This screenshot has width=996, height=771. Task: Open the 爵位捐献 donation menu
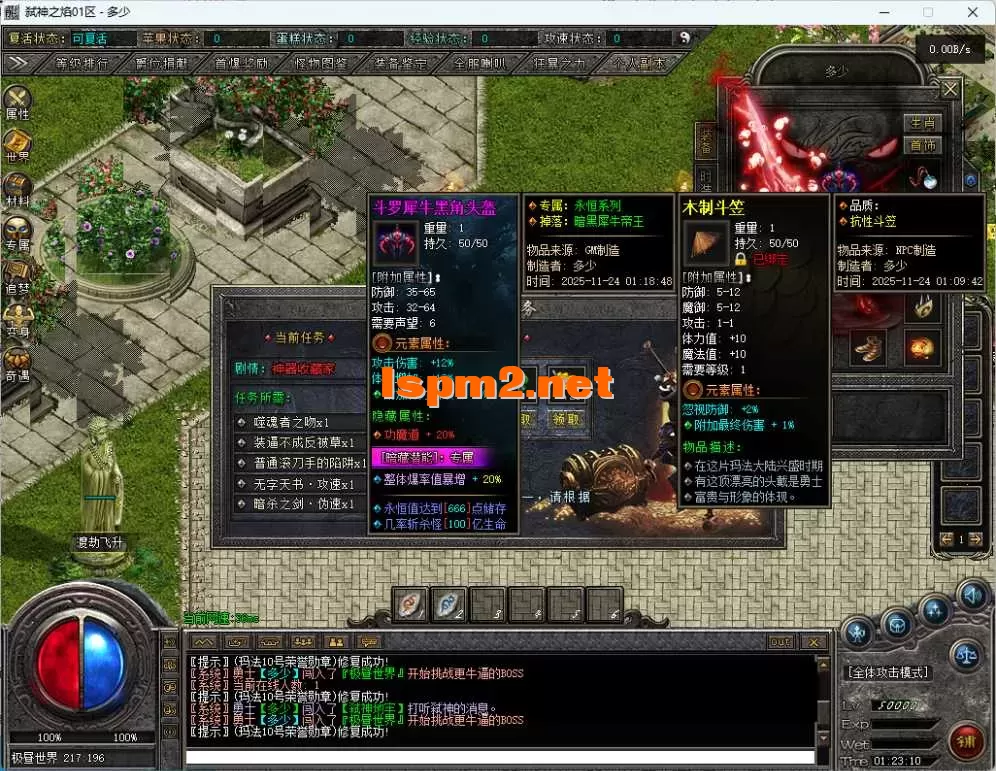pyautogui.click(x=161, y=63)
